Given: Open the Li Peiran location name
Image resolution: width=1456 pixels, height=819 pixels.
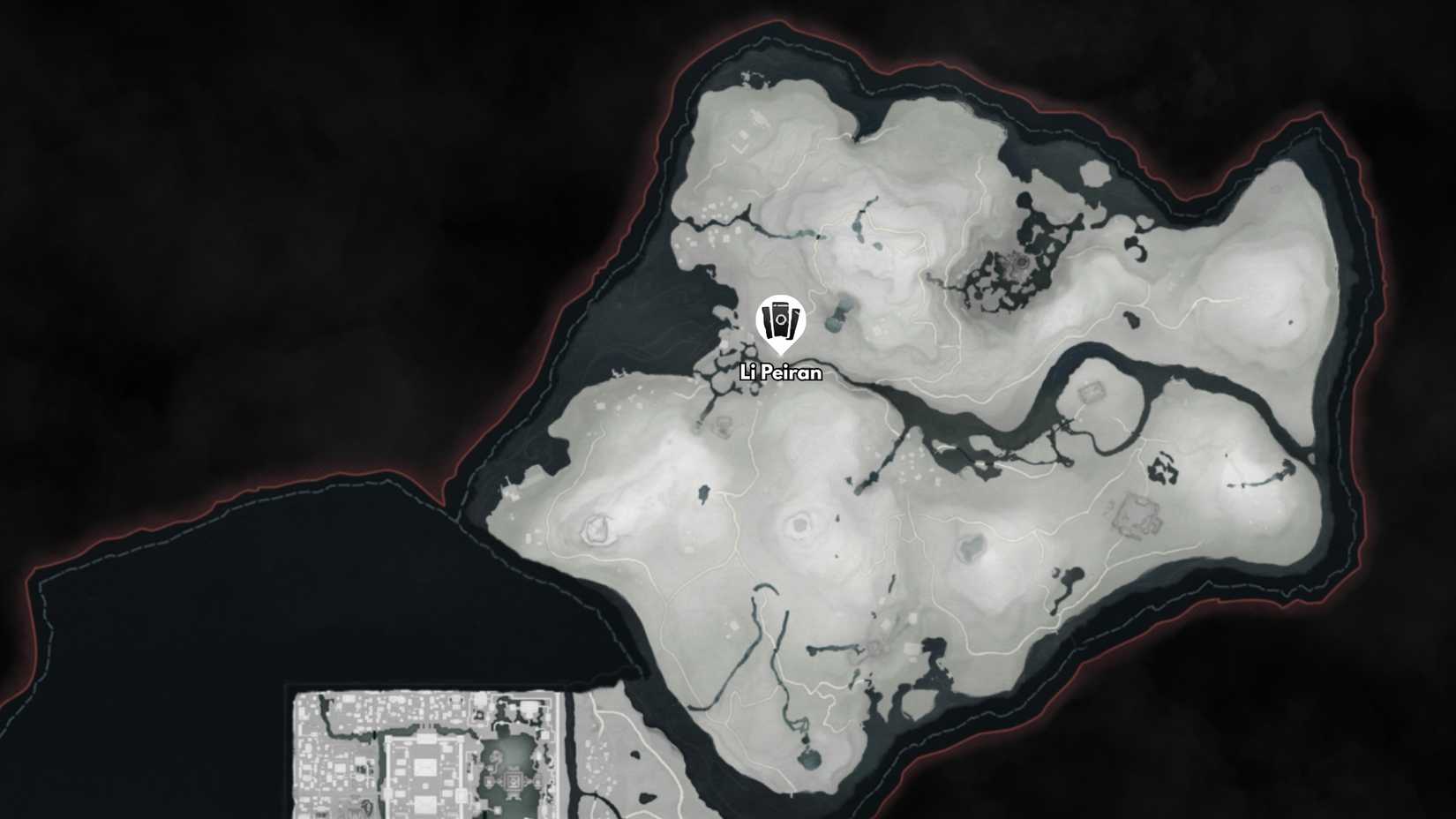Looking at the screenshot, I should pyautogui.click(x=779, y=373).
